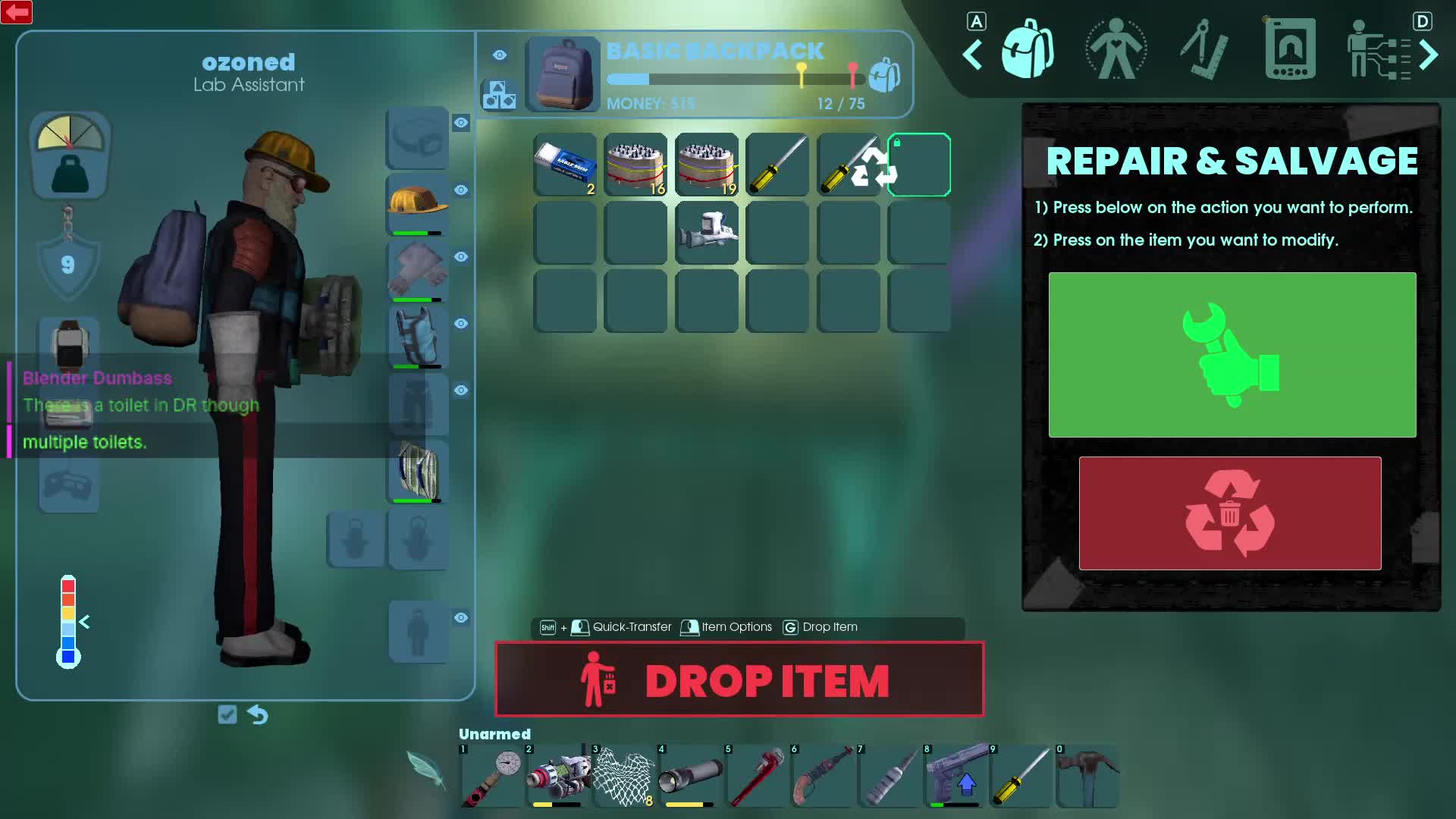The image size is (1456, 819).
Task: Toggle the checkbox below the character panel
Action: pyautogui.click(x=227, y=714)
